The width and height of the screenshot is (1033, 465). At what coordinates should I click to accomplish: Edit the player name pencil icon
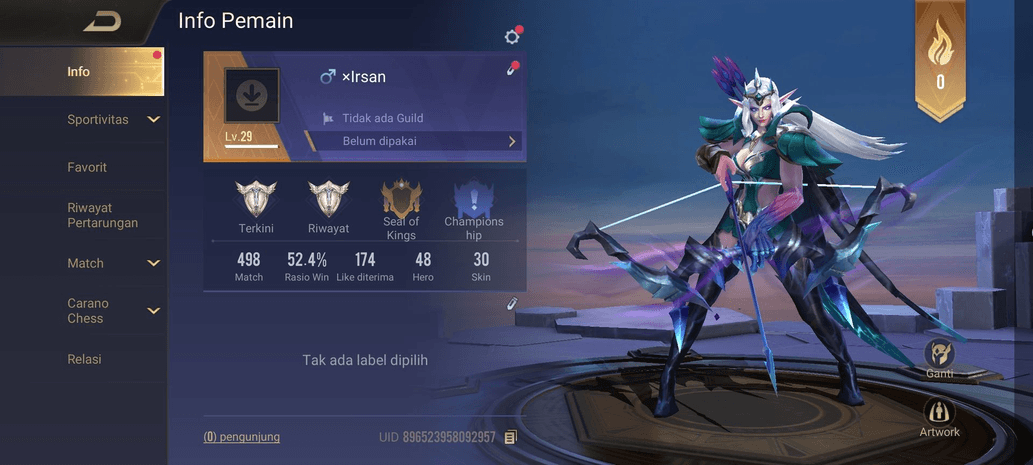(x=512, y=70)
